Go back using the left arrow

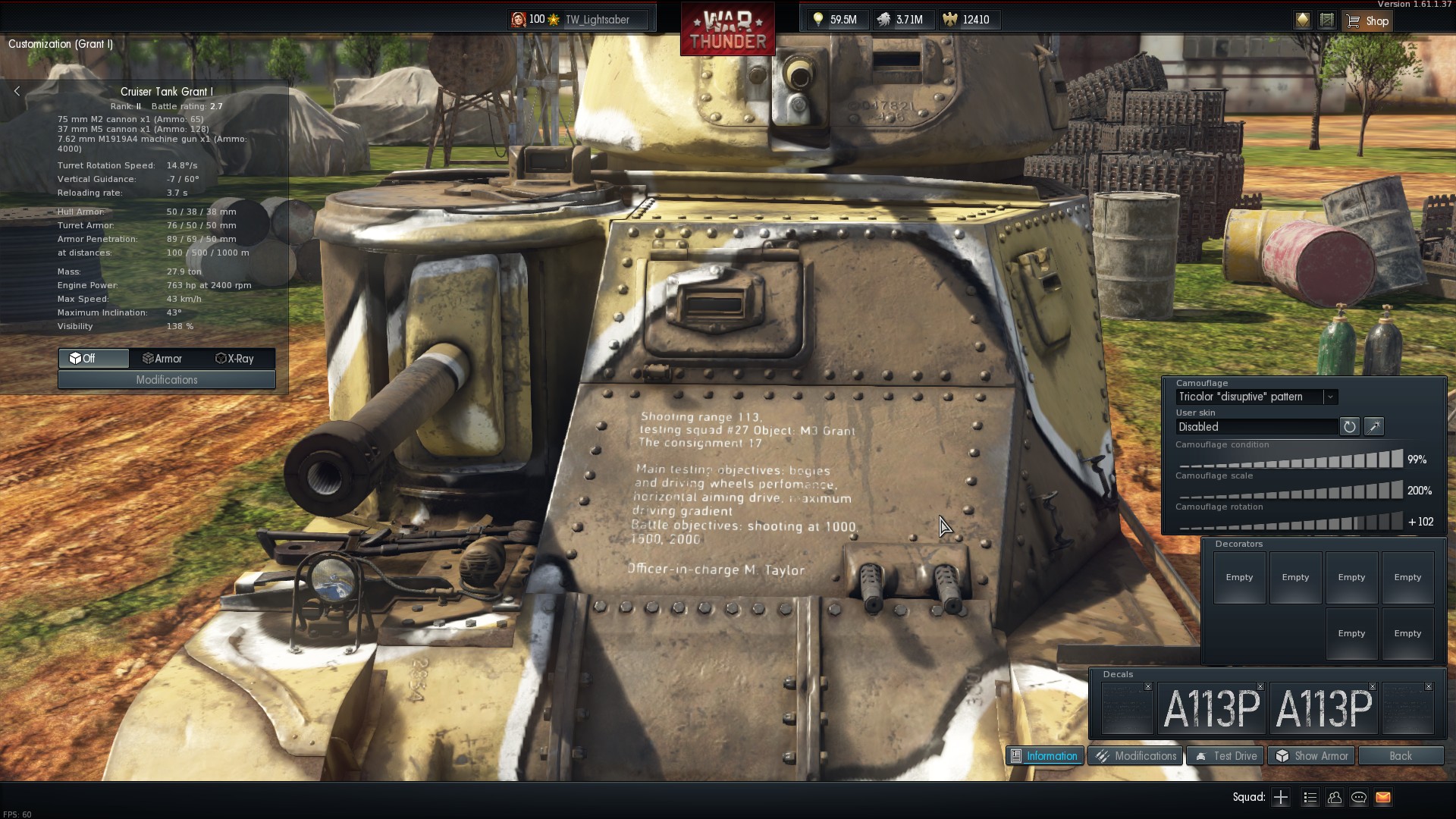[17, 91]
